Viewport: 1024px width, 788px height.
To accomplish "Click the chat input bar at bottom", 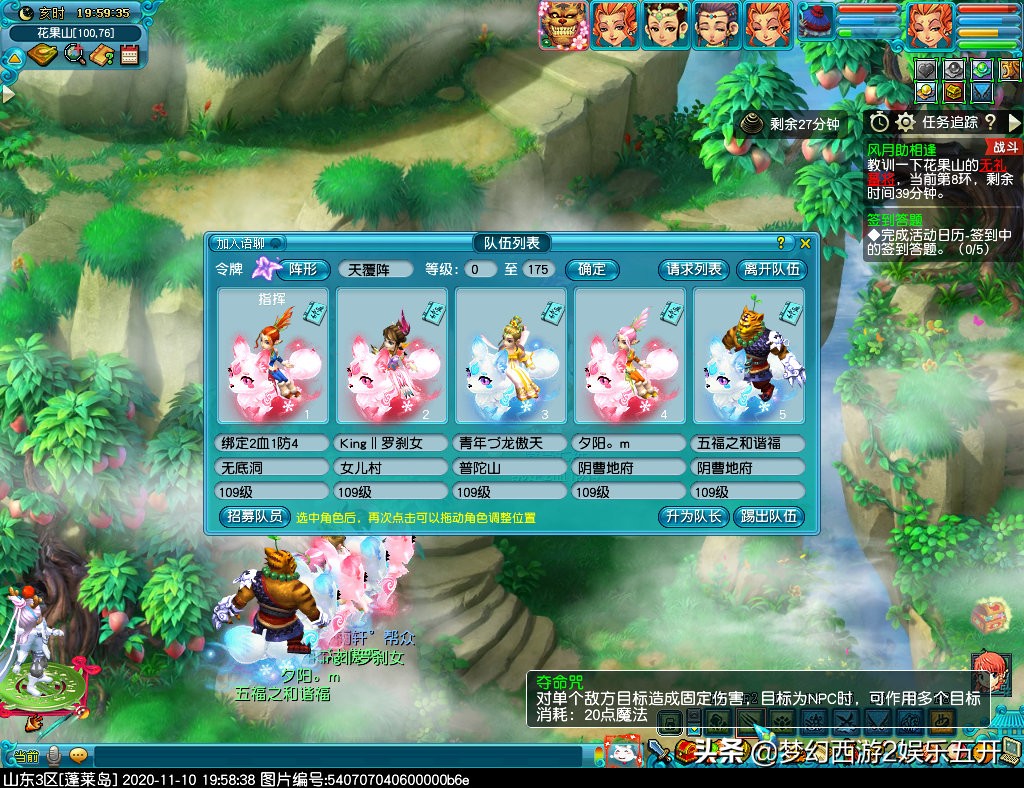I will tap(330, 756).
